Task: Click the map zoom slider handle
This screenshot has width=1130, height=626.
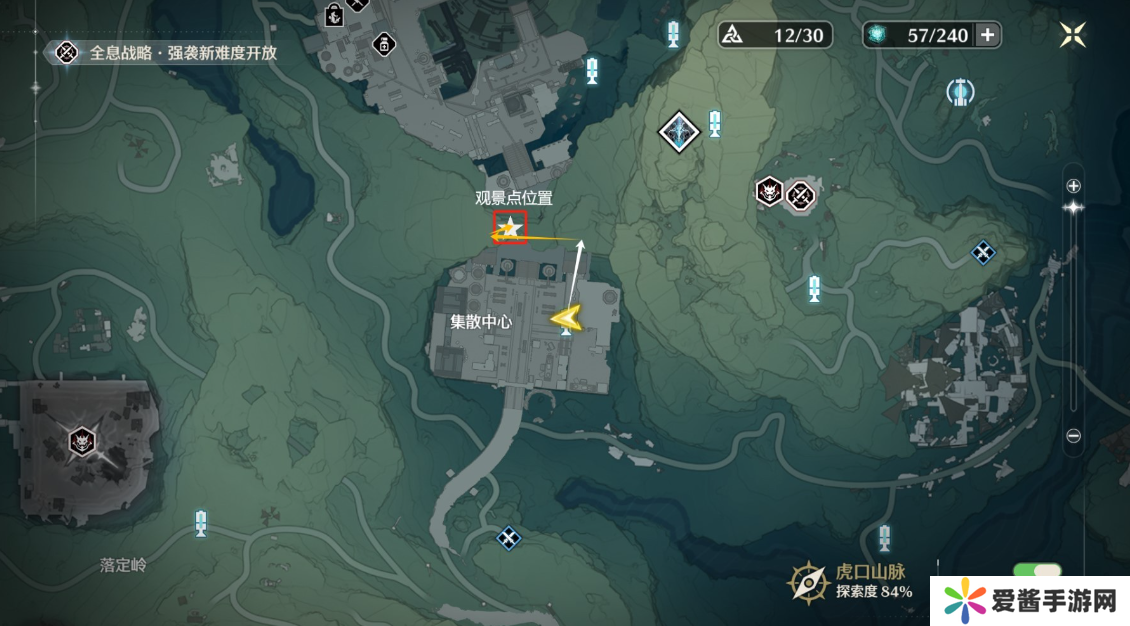Action: [1073, 207]
